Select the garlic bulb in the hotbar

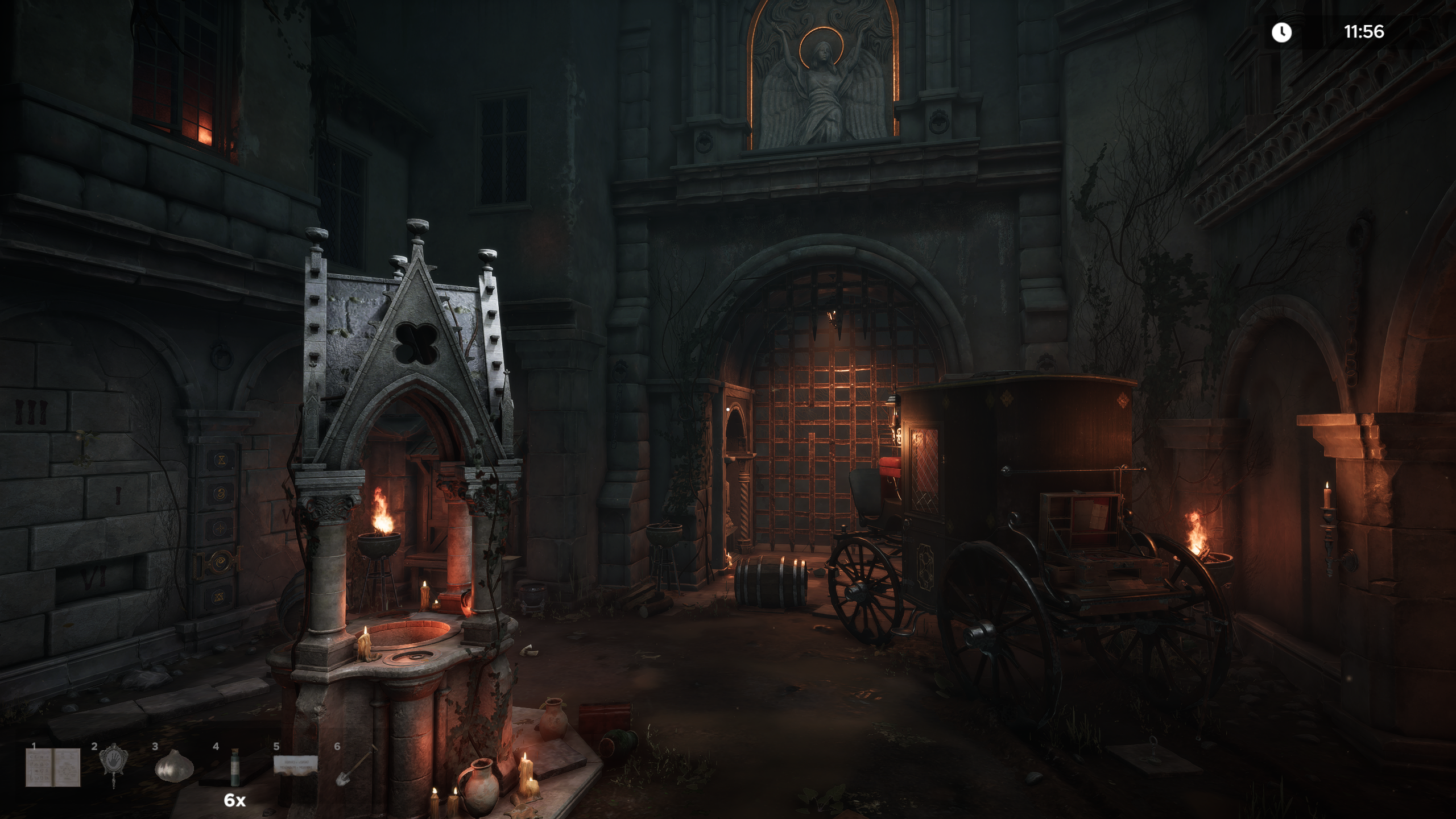click(x=171, y=766)
